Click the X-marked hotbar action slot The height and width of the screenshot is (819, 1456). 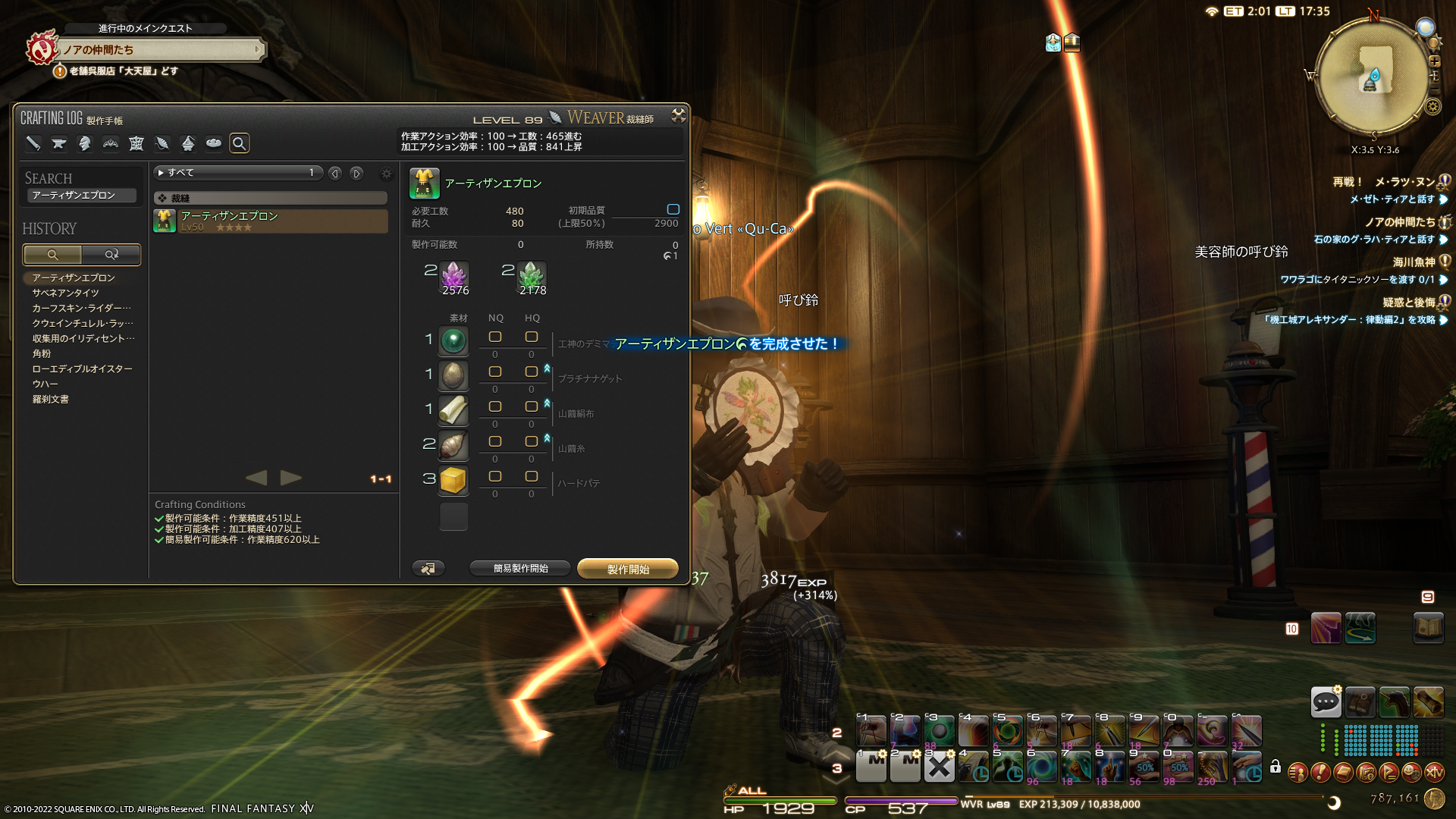(x=939, y=767)
